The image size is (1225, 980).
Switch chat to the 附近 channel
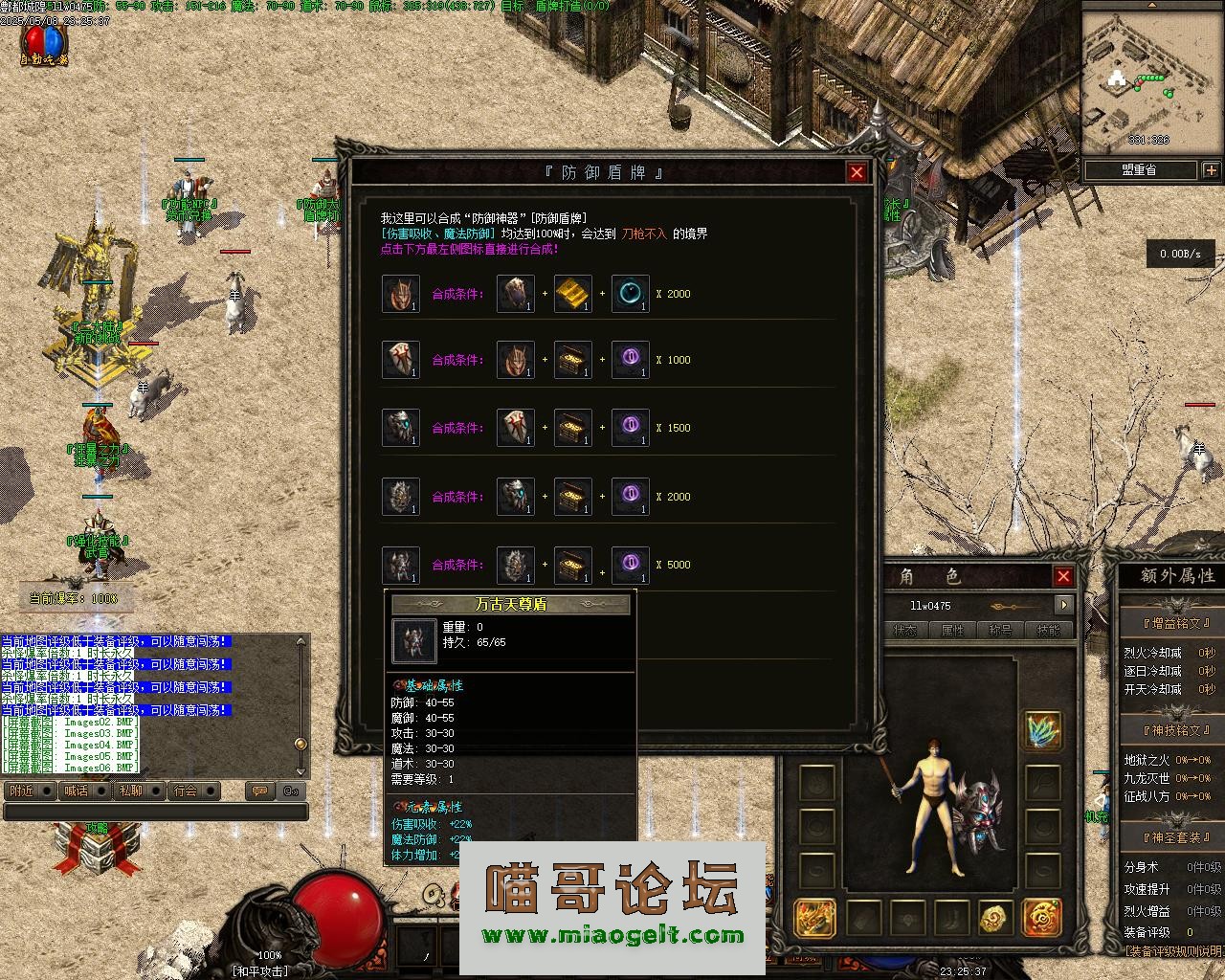tap(21, 791)
